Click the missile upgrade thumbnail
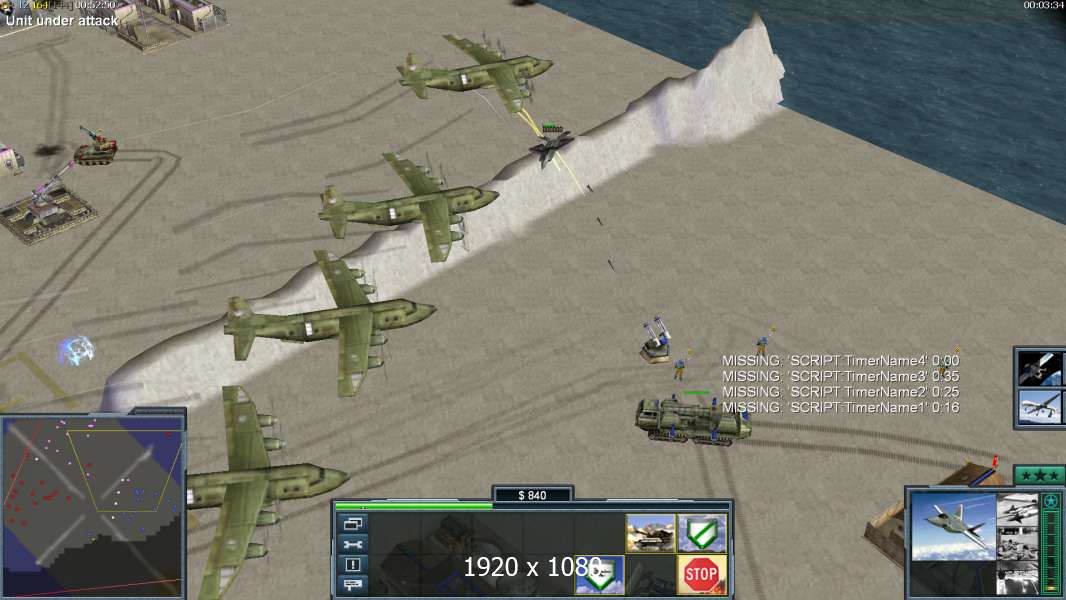Screen dimensions: 1066x600 point(1017,508)
